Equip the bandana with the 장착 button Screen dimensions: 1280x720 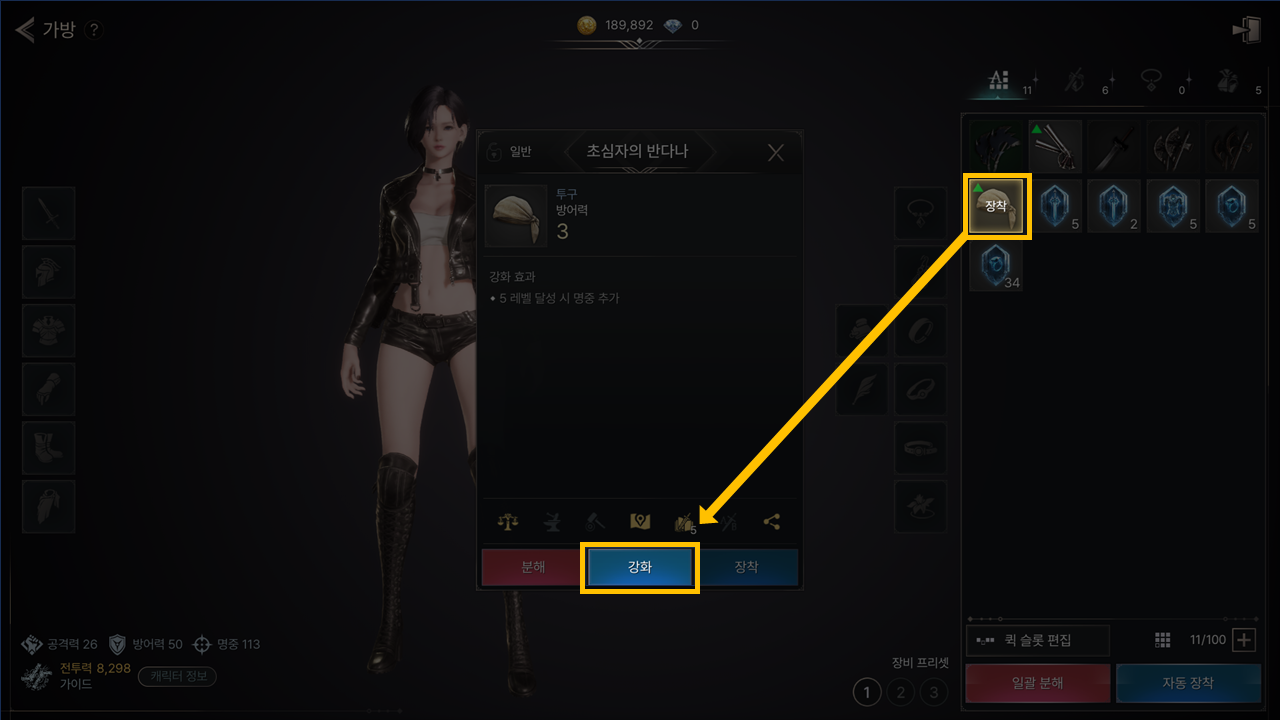pos(747,567)
